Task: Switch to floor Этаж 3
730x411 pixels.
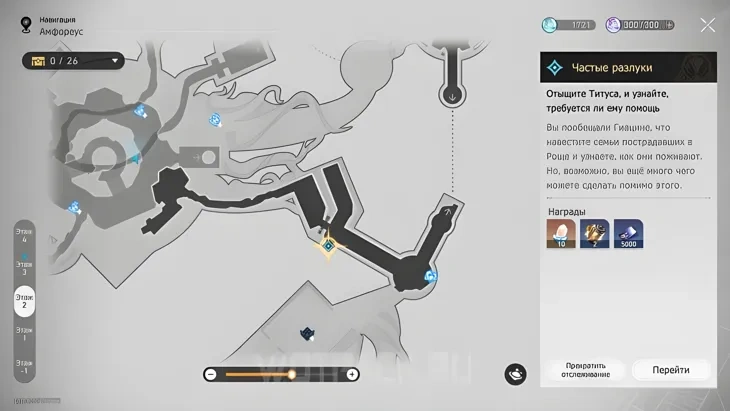Action: [24, 268]
